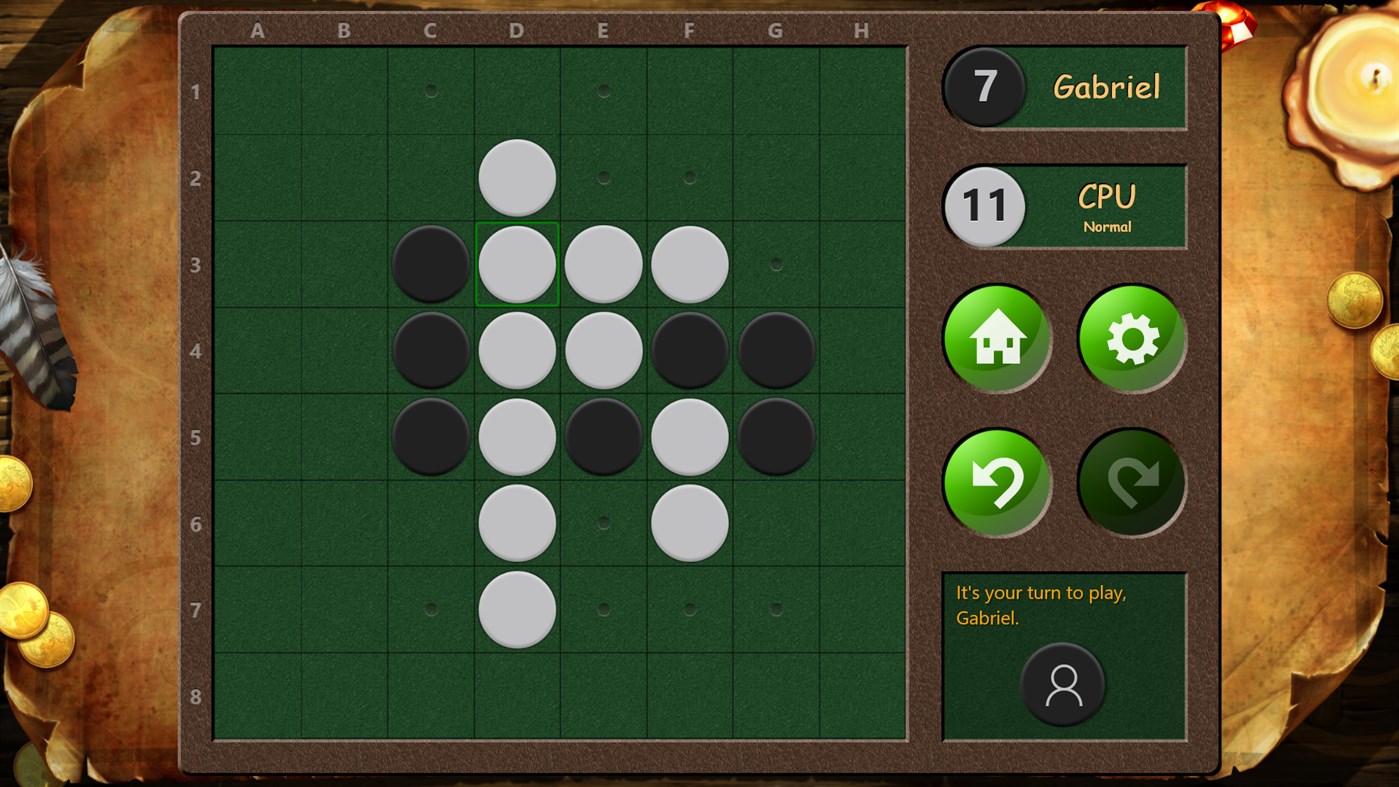The width and height of the screenshot is (1399, 787).
Task: Select the highlighted white disc at D3
Action: 516,263
